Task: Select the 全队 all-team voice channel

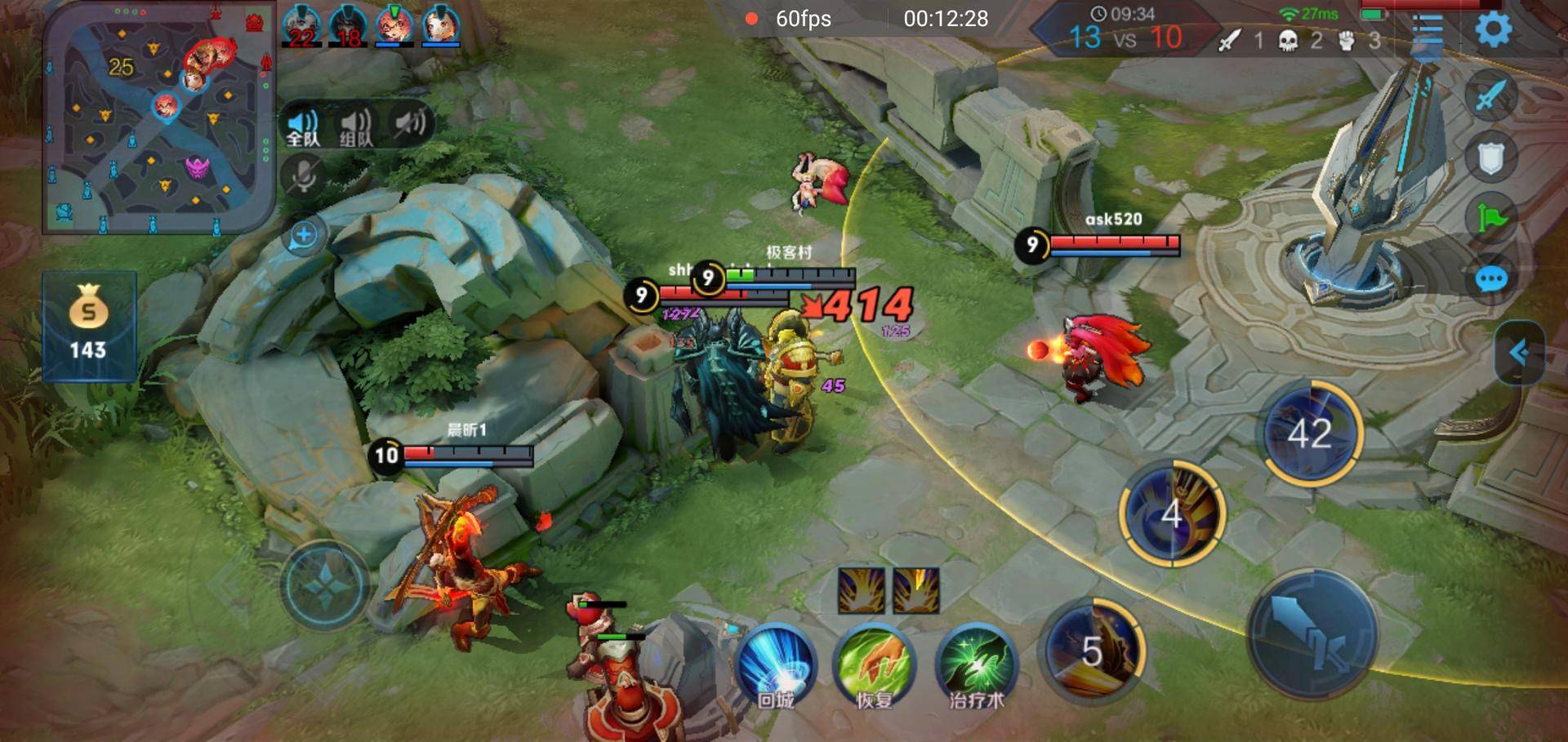Action: (303, 126)
